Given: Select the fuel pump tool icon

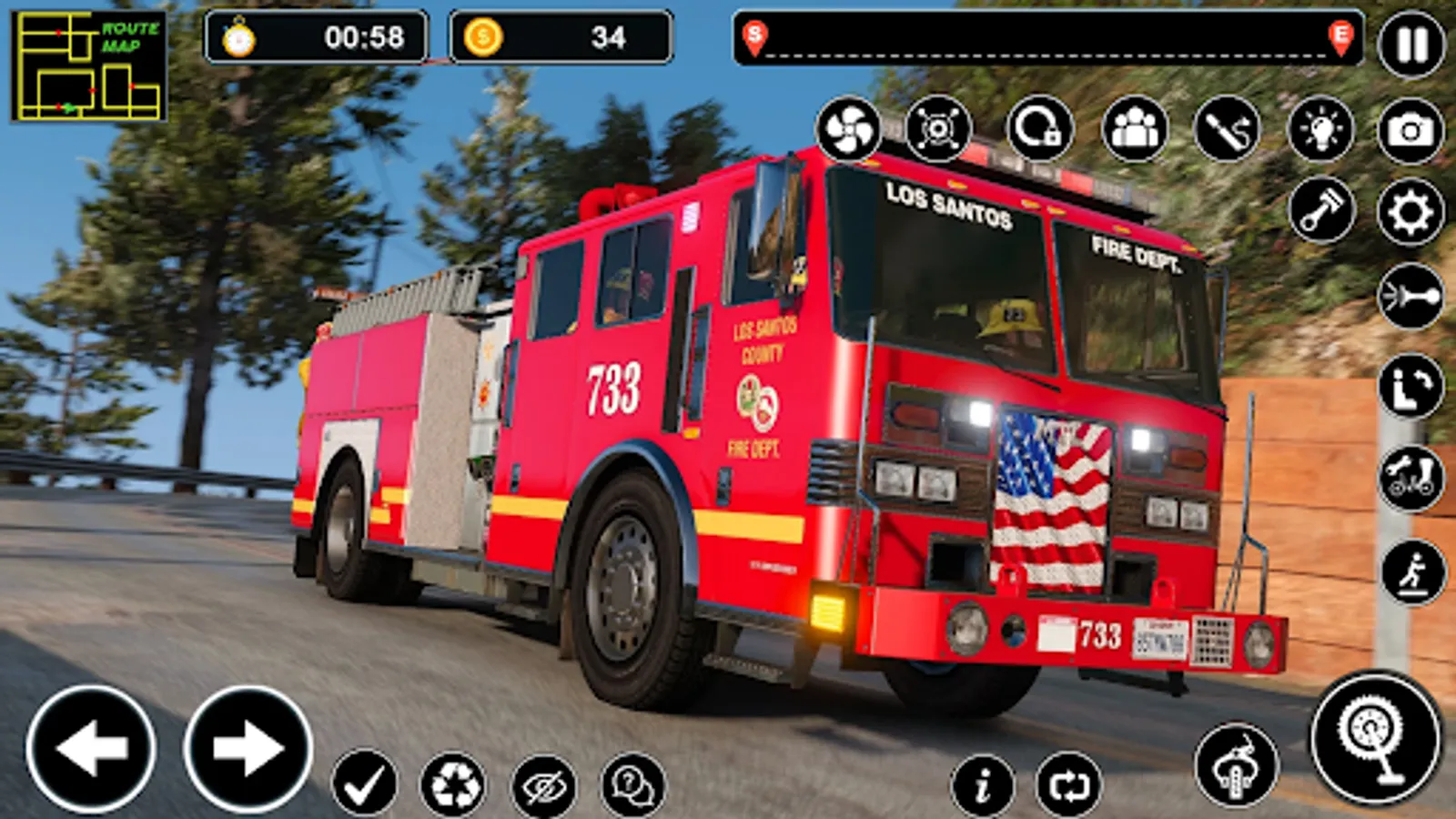Looking at the screenshot, I should click(1230, 129).
